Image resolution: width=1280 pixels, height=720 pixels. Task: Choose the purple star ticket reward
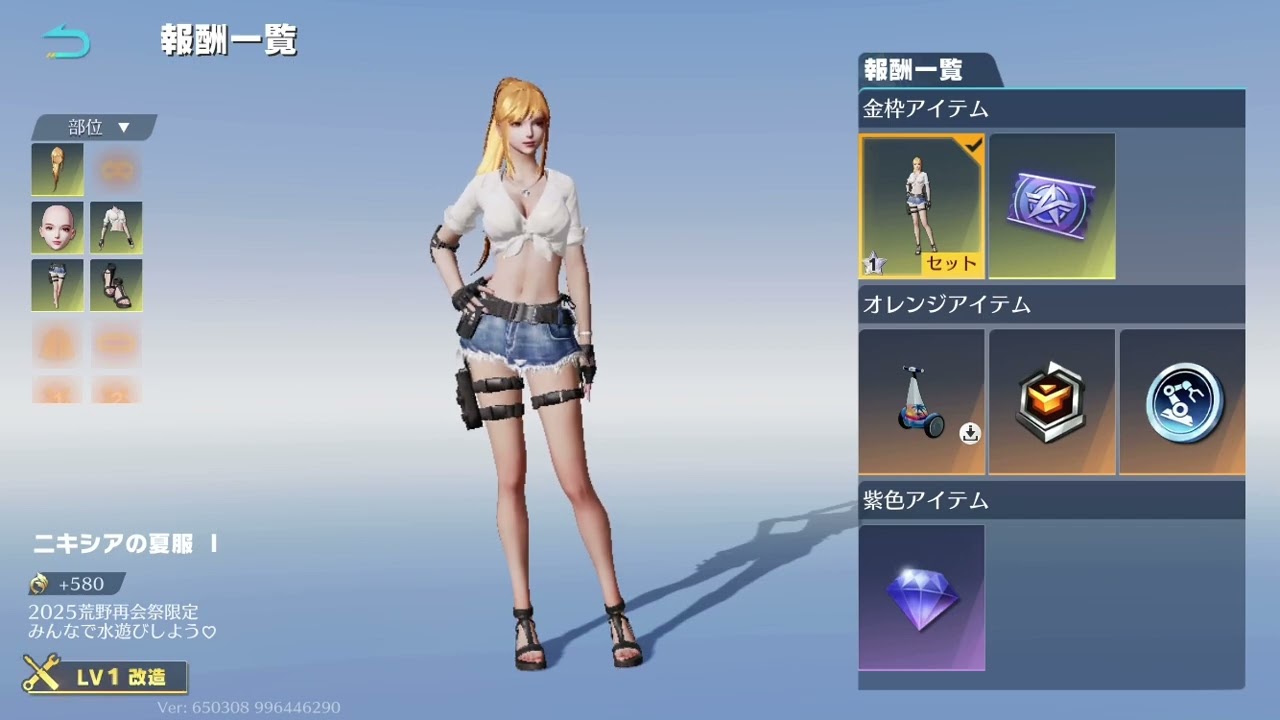coord(1051,205)
